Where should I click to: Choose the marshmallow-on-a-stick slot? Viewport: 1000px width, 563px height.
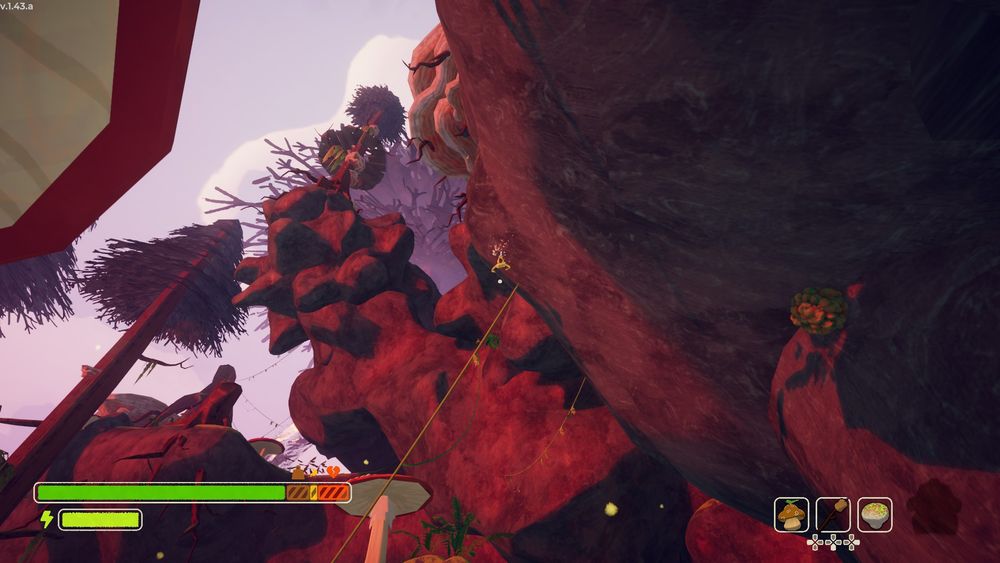(x=833, y=514)
